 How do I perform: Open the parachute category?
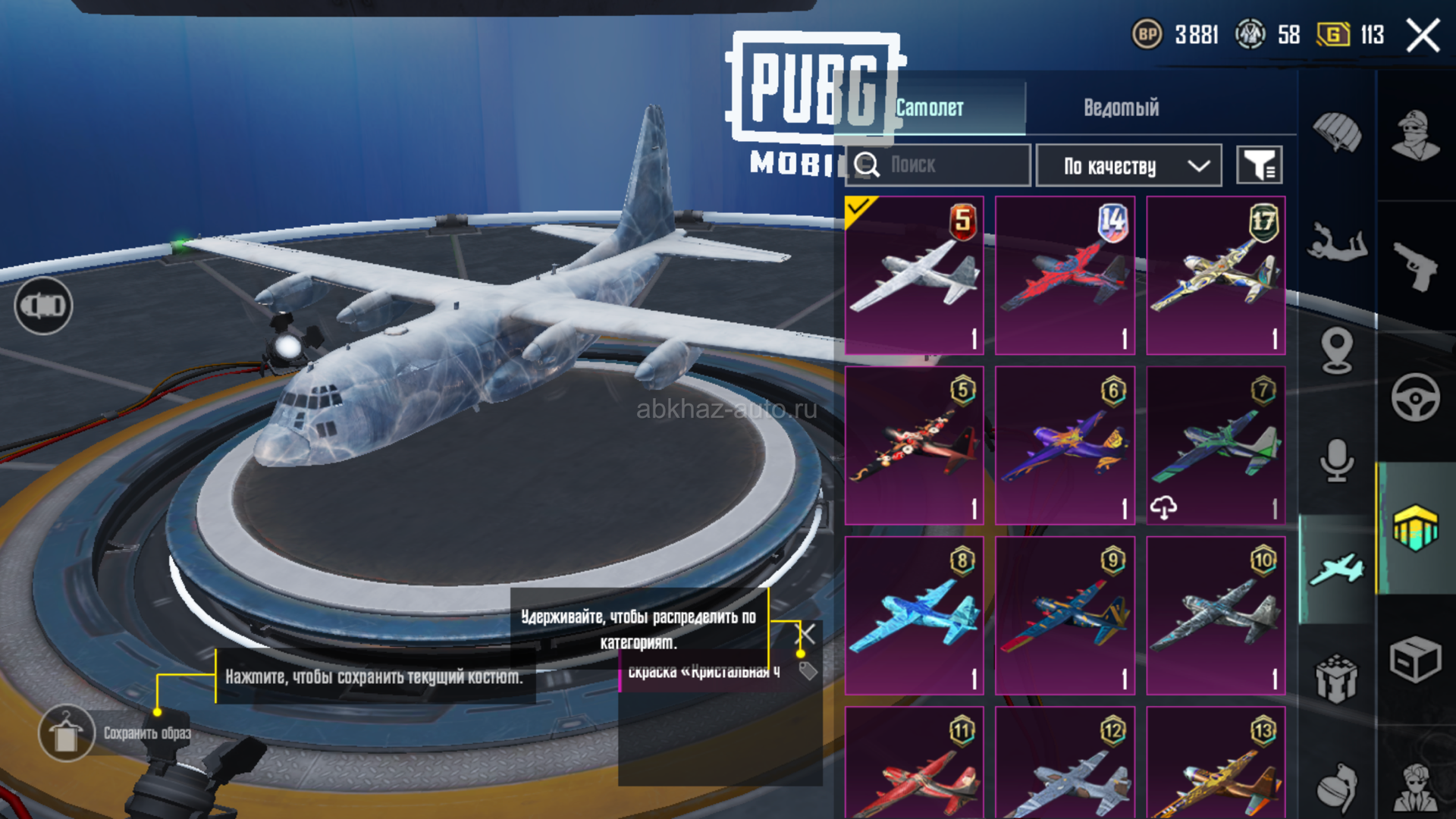tap(1337, 132)
